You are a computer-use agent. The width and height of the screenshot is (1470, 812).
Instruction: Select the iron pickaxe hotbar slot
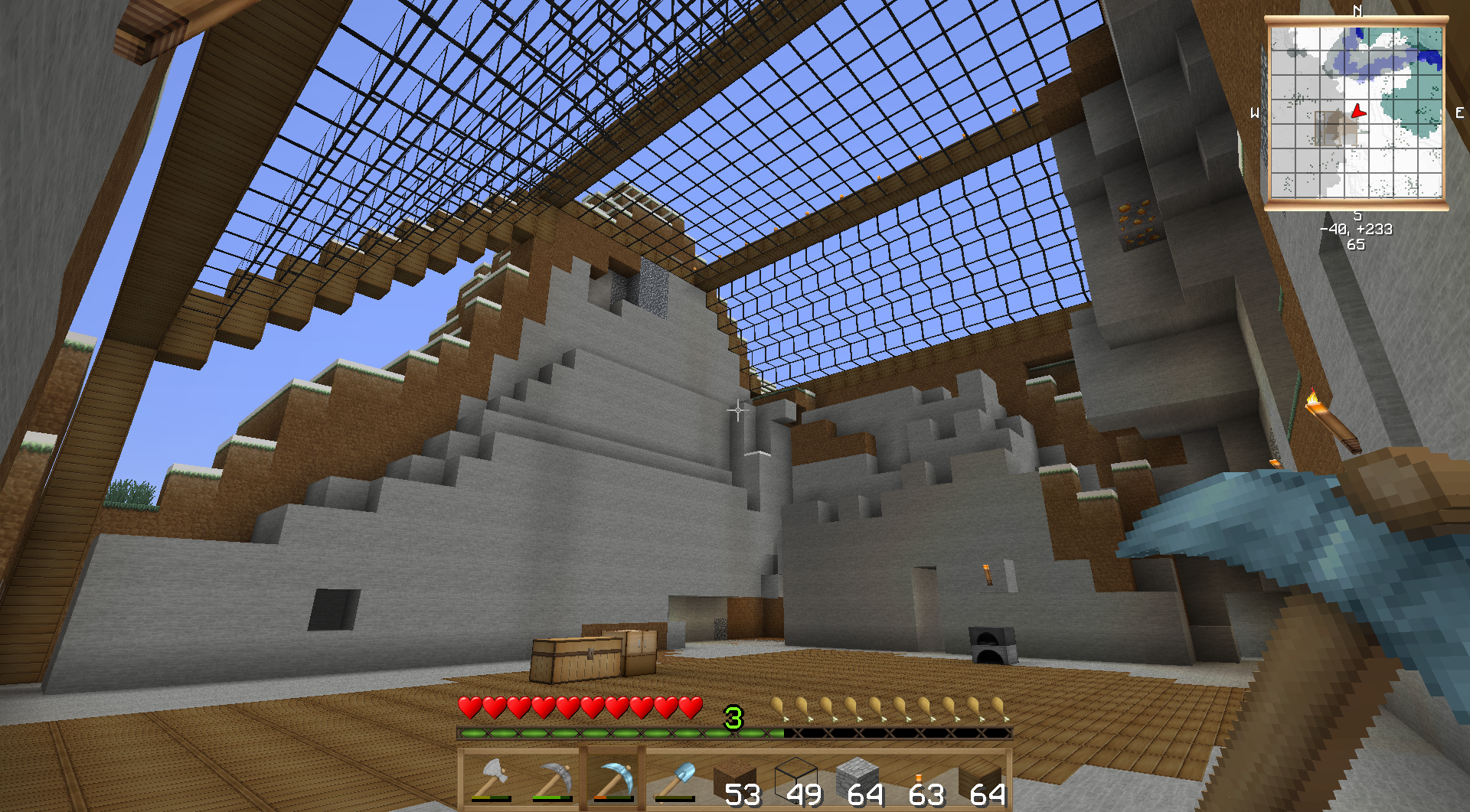tap(552, 781)
